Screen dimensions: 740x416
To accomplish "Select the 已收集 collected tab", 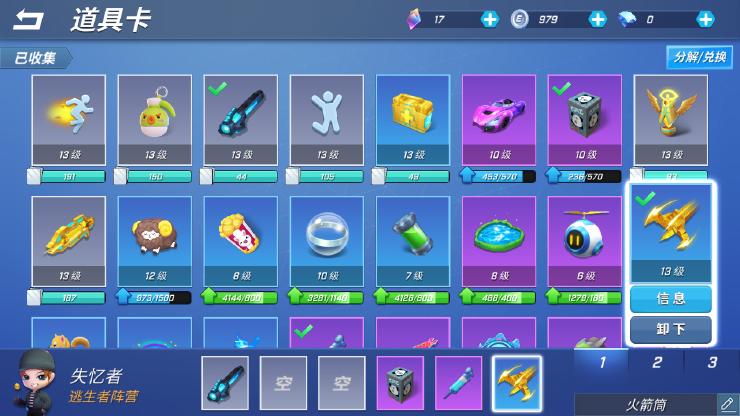I will (35, 58).
